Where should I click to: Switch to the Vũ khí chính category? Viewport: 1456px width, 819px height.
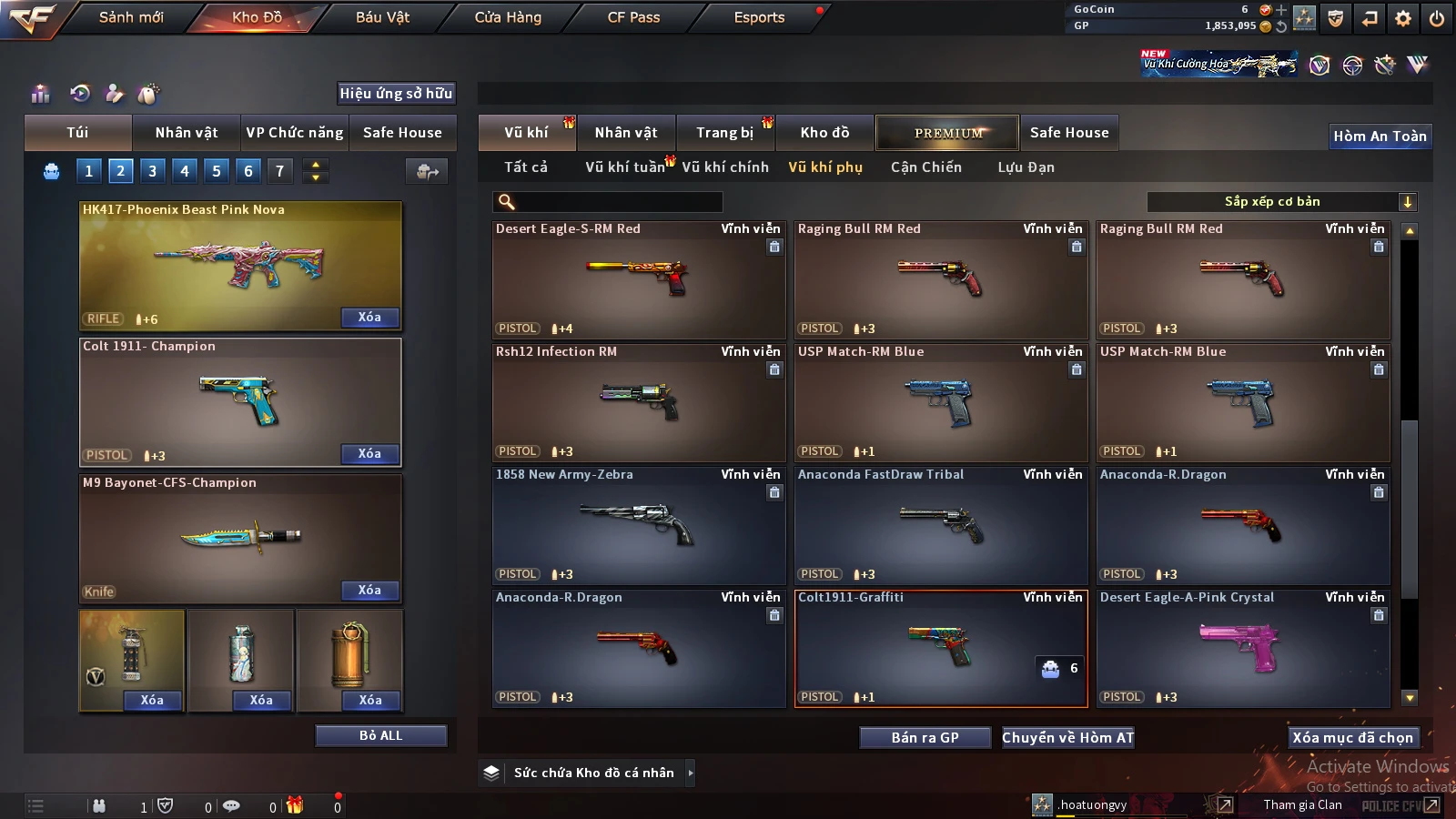[x=724, y=167]
